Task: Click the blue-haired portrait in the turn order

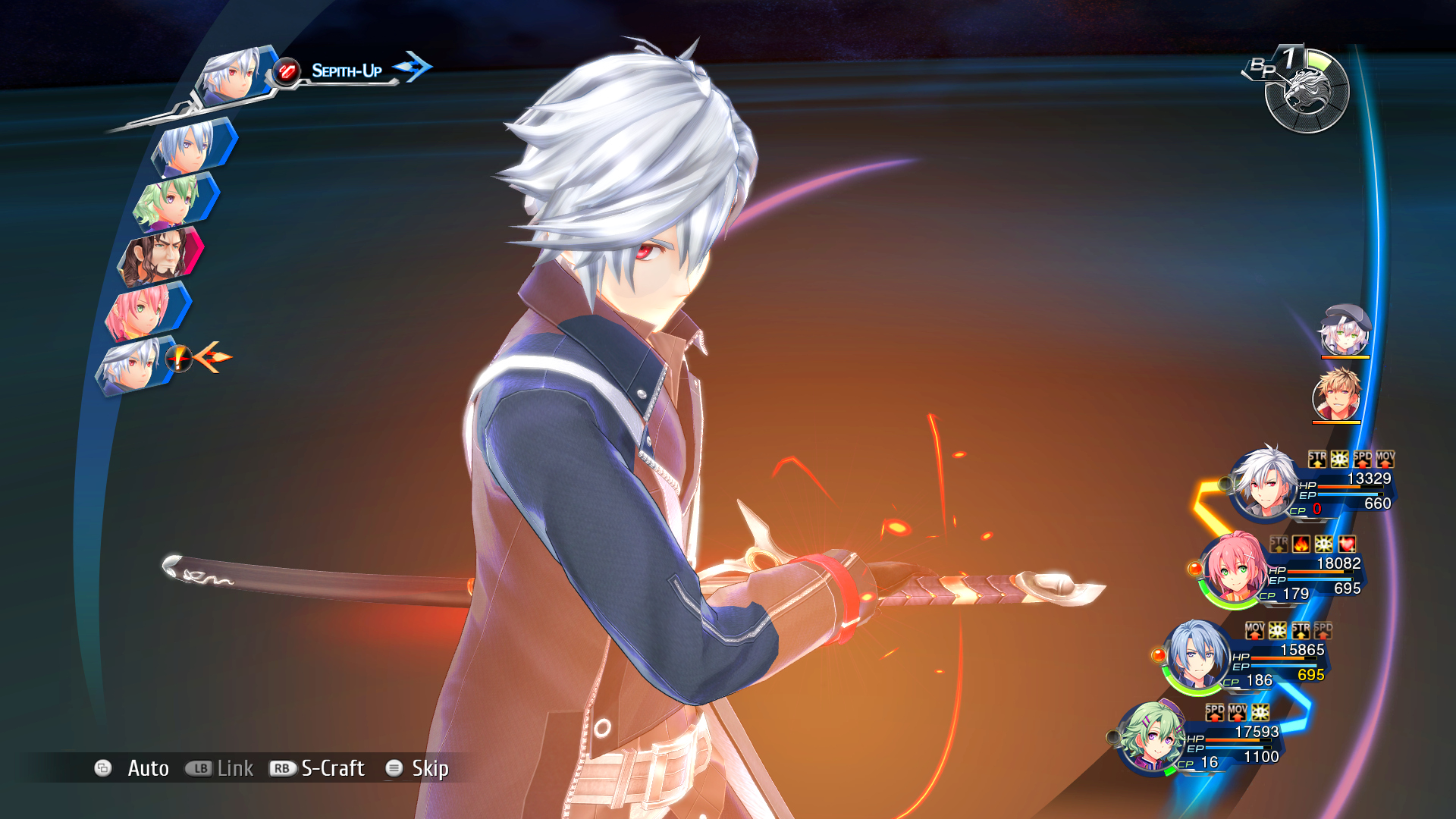Action: tap(188, 146)
